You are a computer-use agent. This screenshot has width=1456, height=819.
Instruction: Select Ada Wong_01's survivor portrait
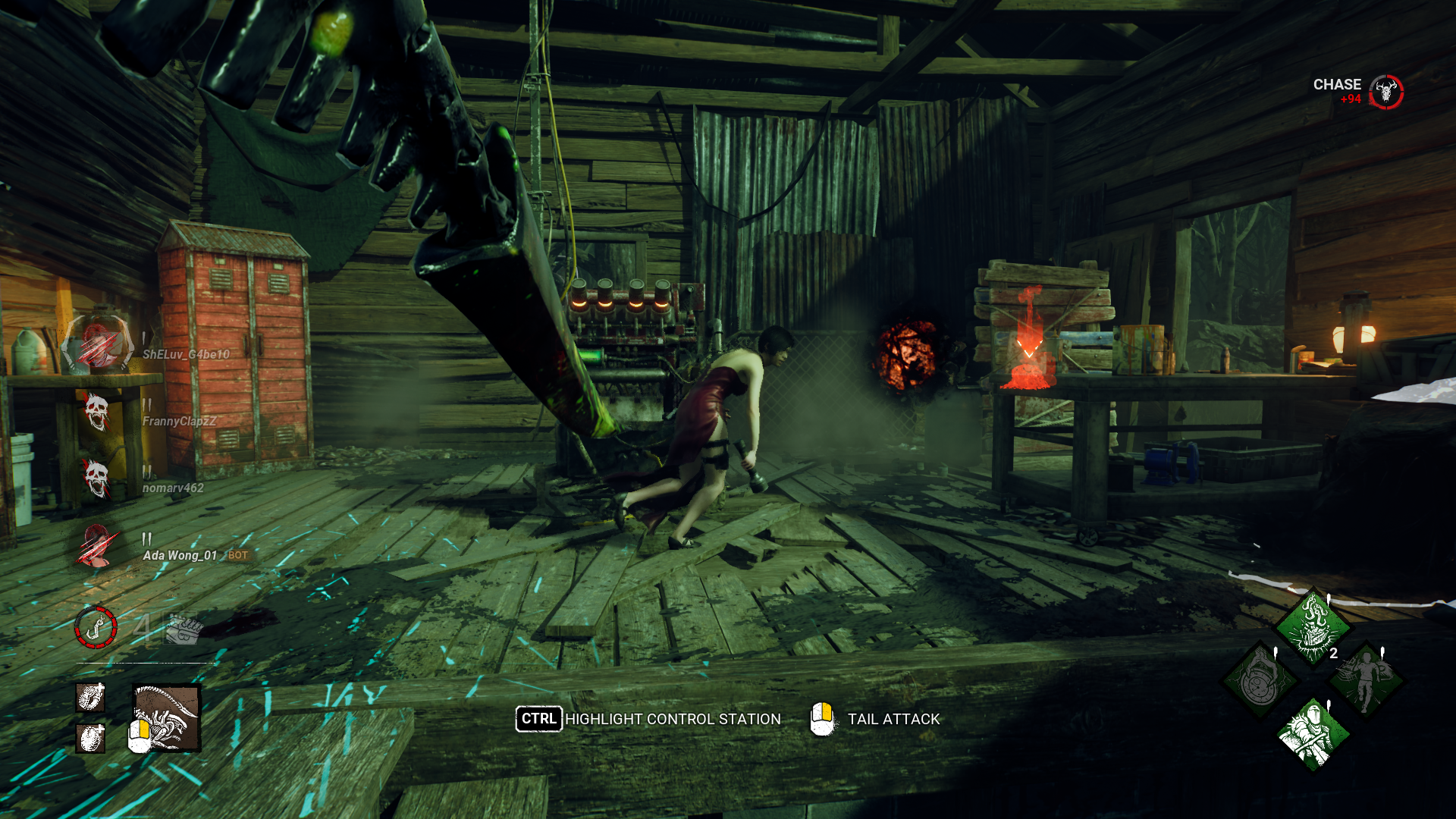pos(96,545)
